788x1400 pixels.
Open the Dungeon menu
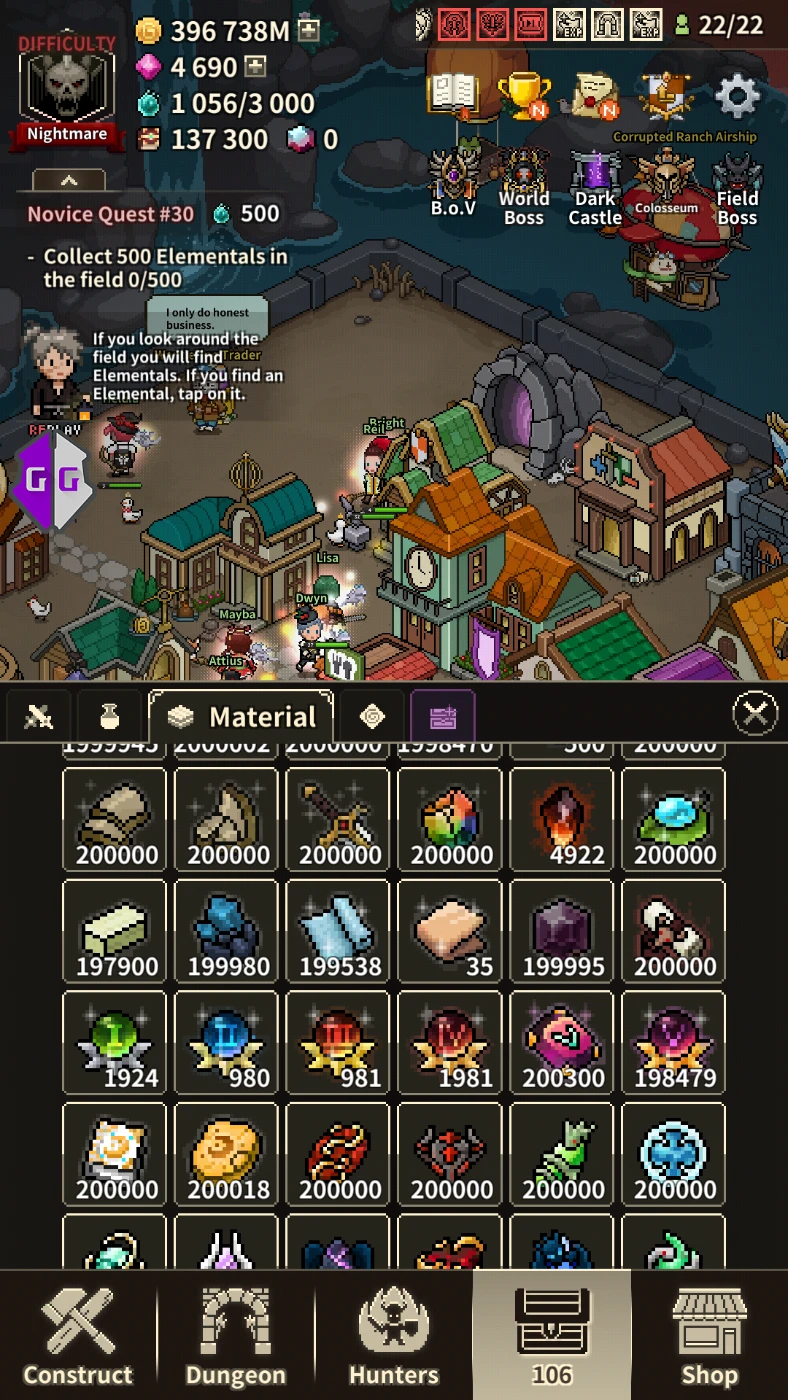(236, 1337)
